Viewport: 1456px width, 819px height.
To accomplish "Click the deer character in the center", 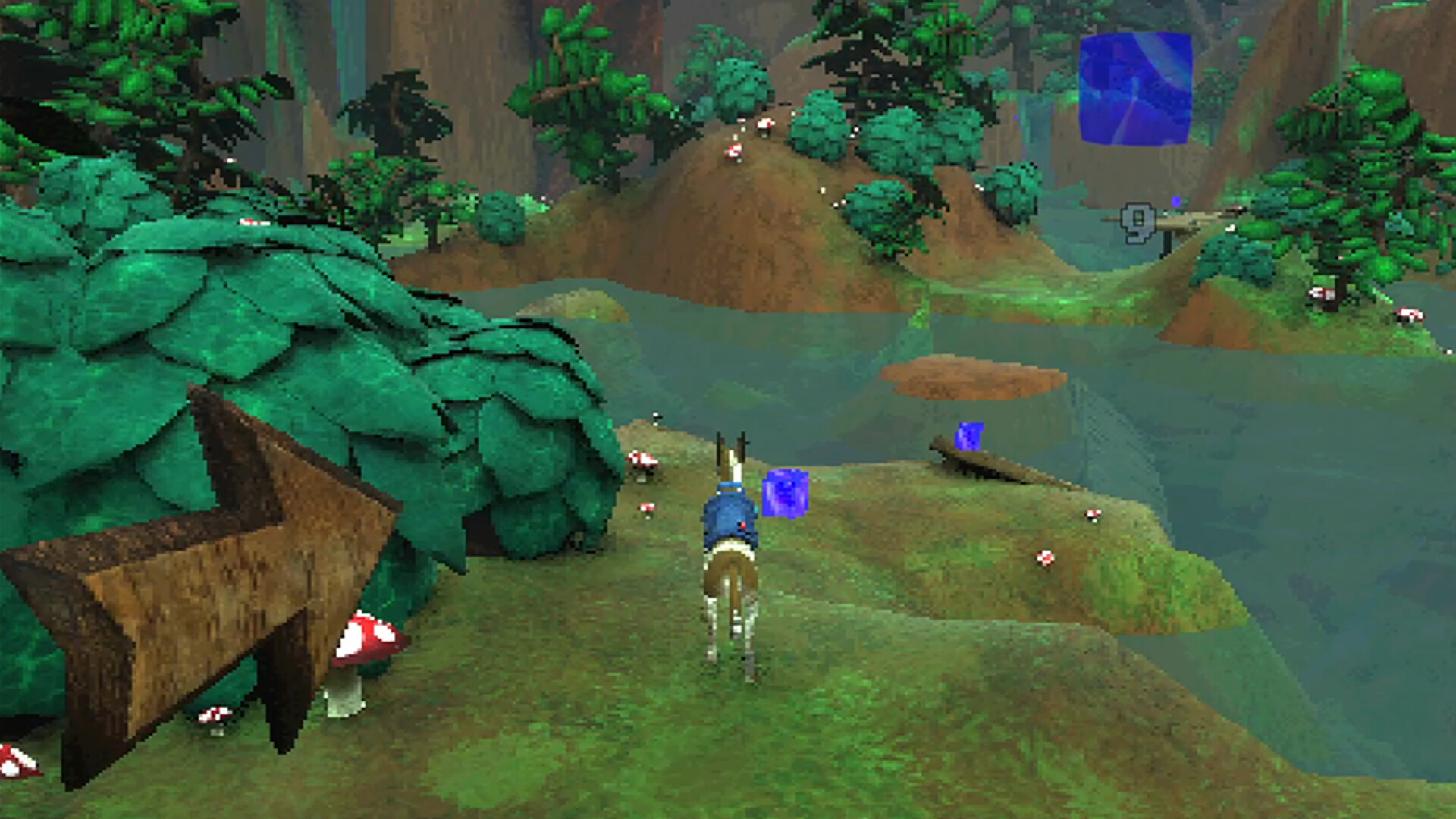I will coord(730,569).
